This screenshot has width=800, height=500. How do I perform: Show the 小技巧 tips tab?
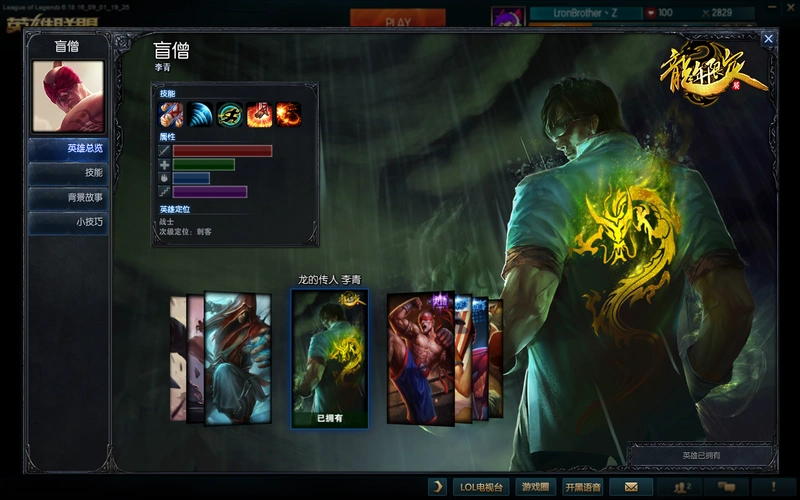[69, 223]
